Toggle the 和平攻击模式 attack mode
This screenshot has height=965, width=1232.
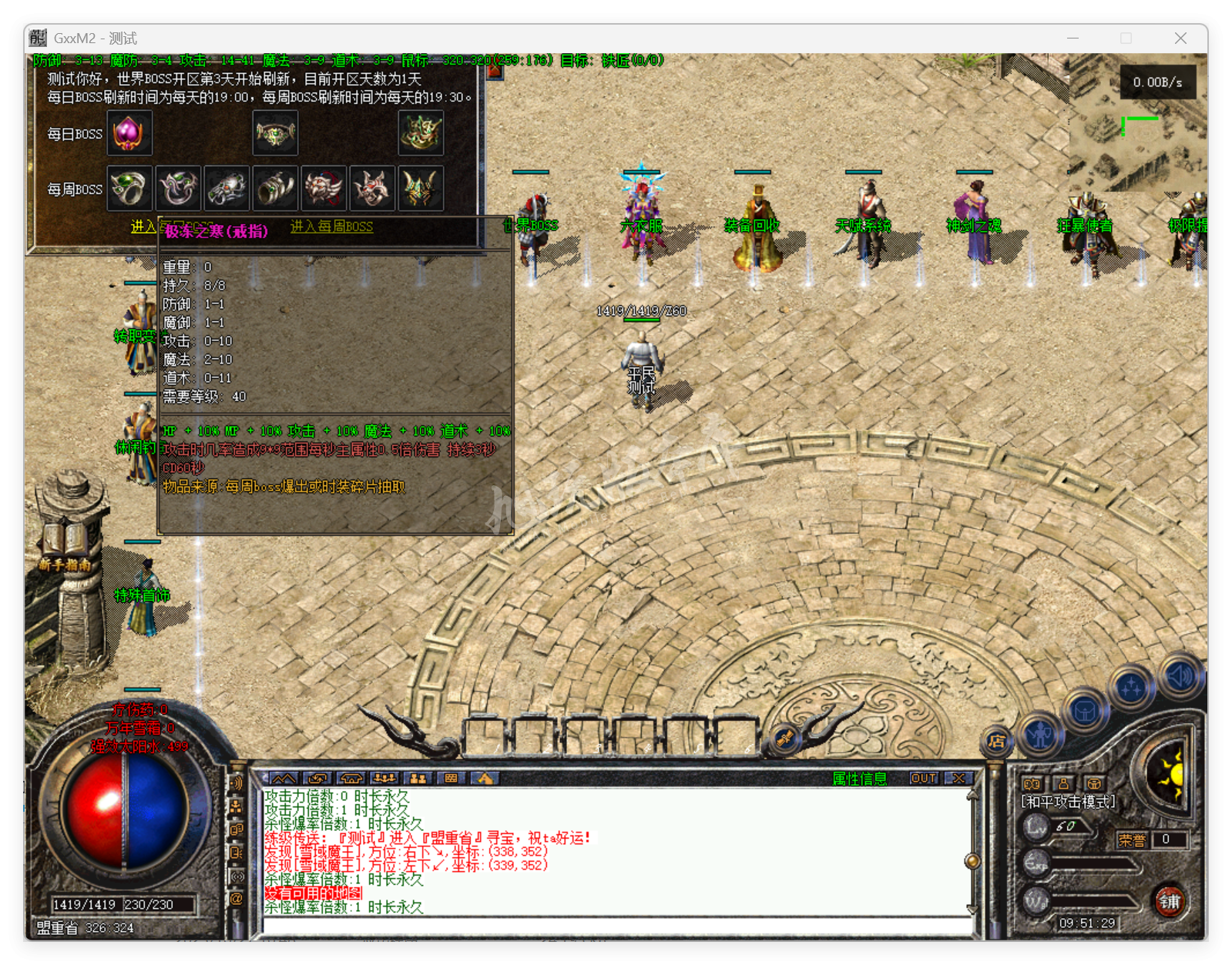1069,802
